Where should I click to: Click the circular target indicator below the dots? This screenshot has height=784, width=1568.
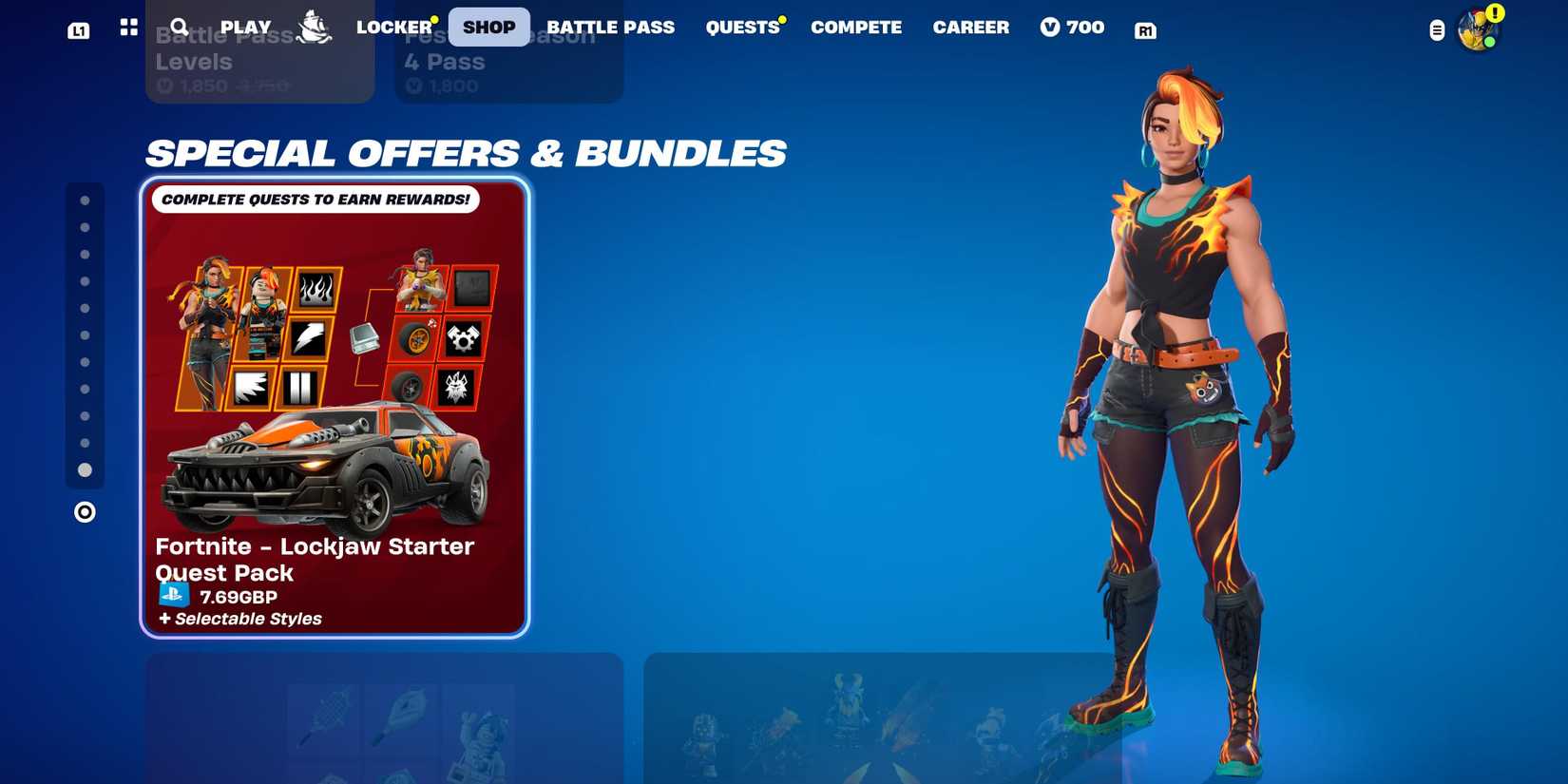pyautogui.click(x=85, y=512)
